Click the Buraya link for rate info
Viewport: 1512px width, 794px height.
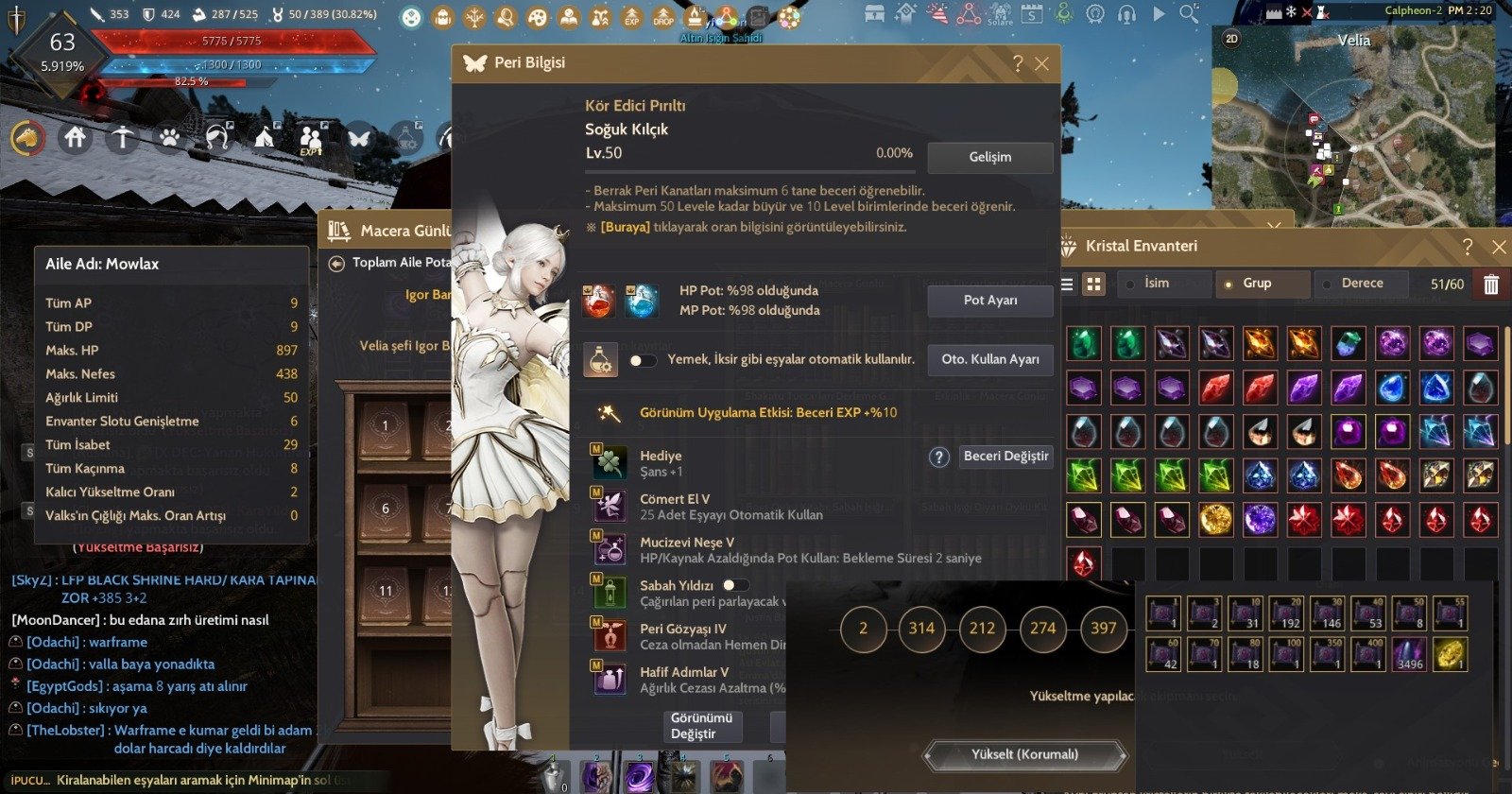click(x=627, y=227)
